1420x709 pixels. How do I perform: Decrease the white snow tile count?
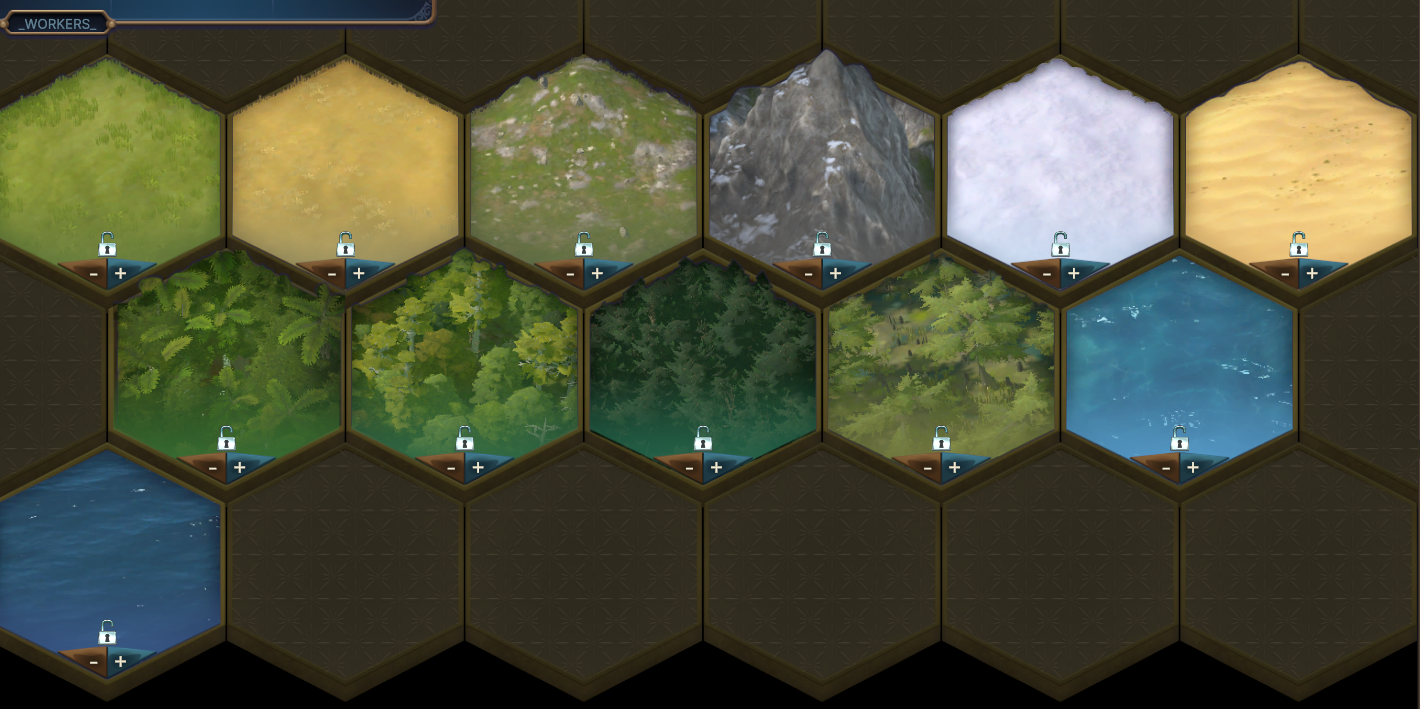1047,273
